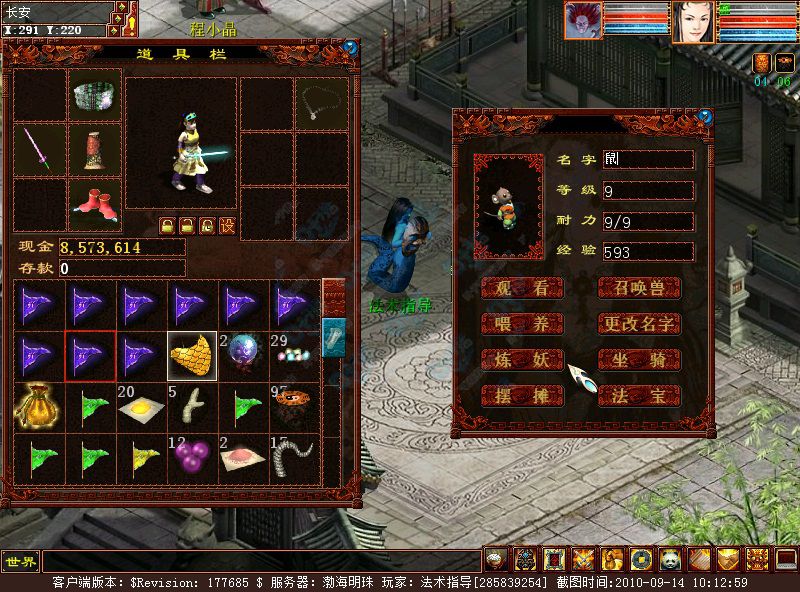The width and height of the screenshot is (800, 592).
Task: Open the panda icon in bottom toolbar
Action: (x=669, y=560)
